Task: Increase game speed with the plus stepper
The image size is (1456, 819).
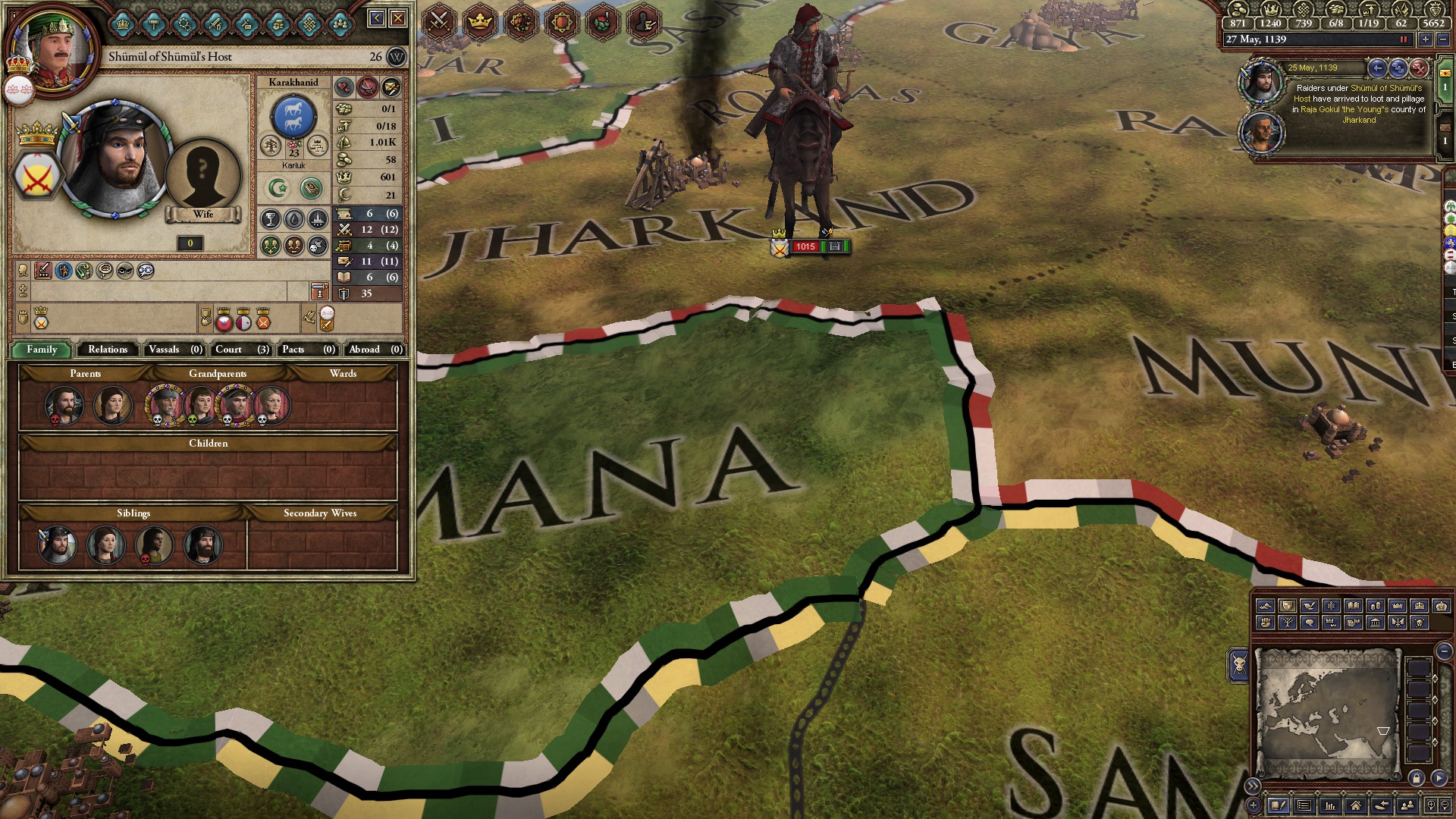Action: click(1425, 39)
